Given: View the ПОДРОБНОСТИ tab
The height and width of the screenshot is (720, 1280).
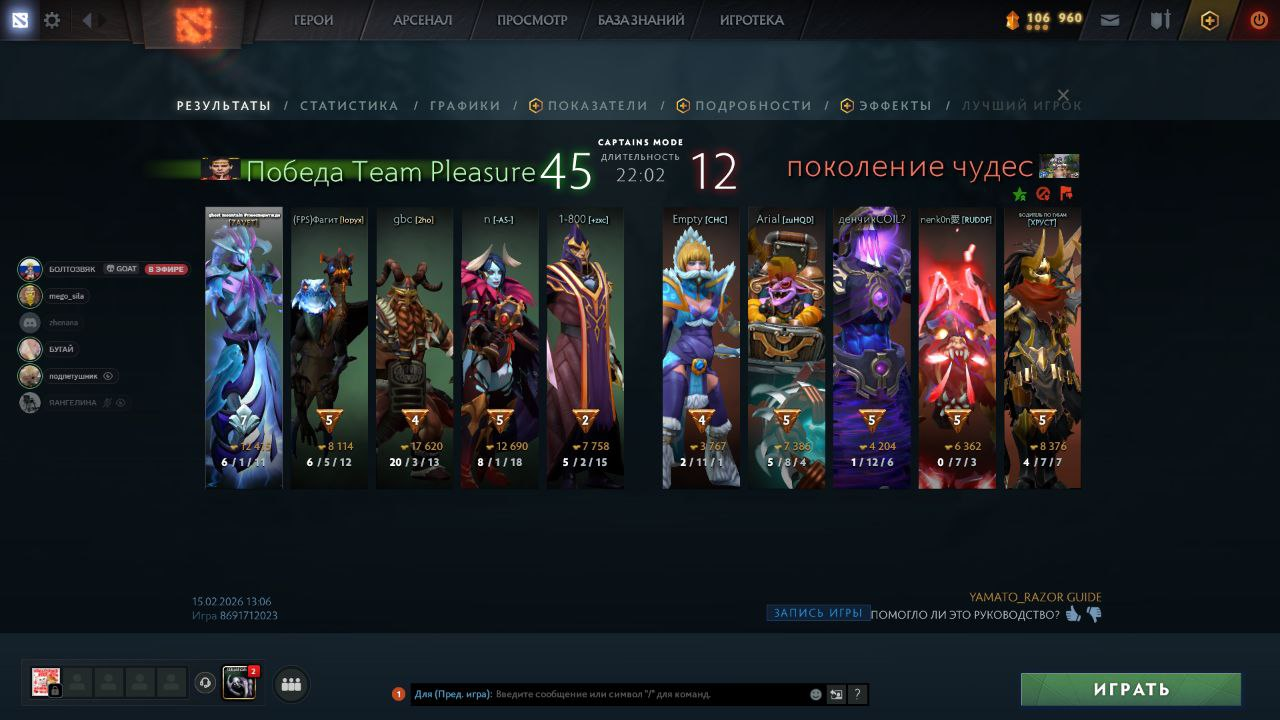Looking at the screenshot, I should (x=752, y=106).
